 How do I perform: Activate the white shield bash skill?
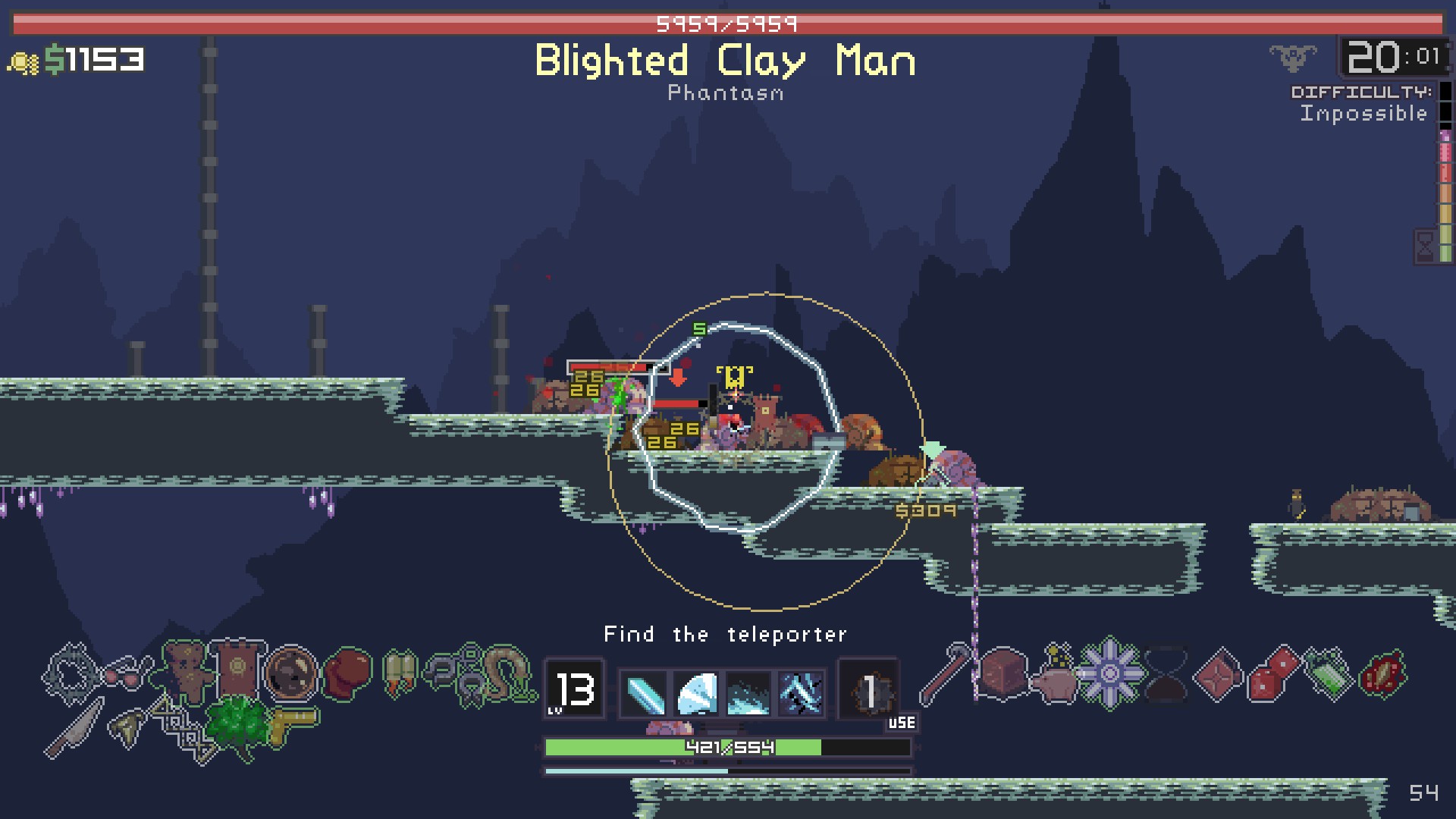[x=697, y=693]
